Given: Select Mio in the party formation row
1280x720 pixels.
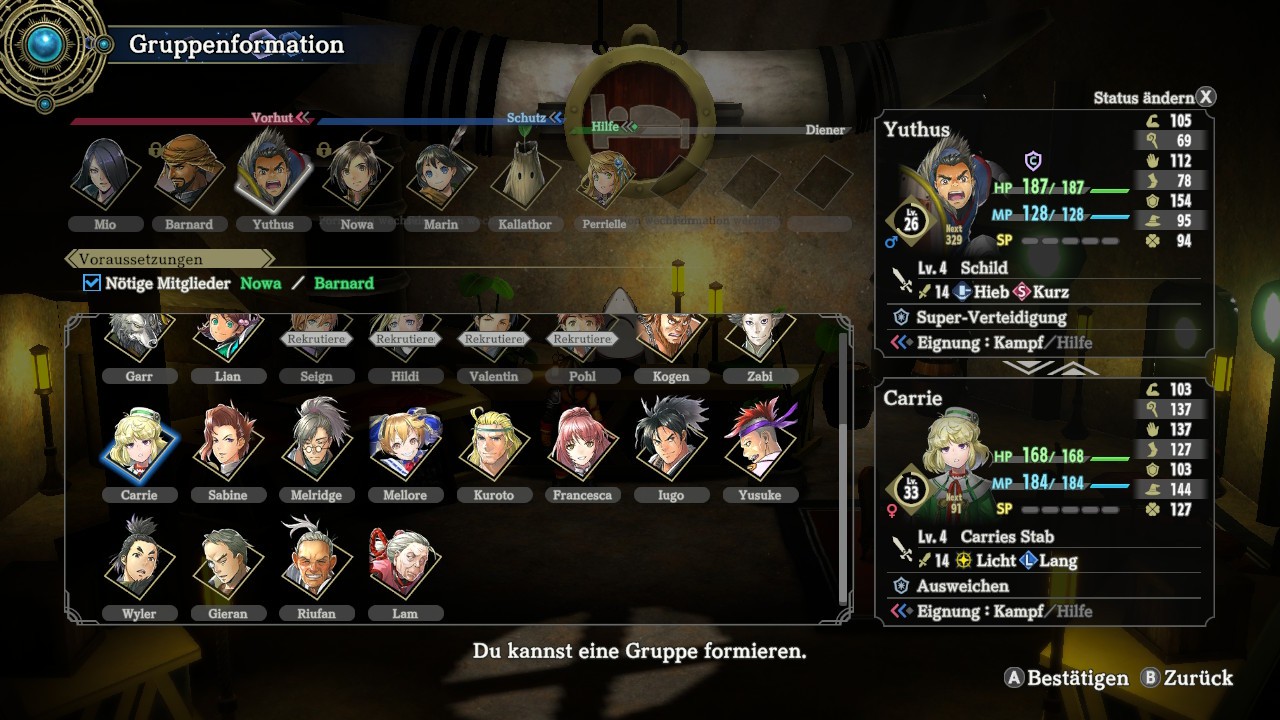Looking at the screenshot, I should click(x=105, y=177).
